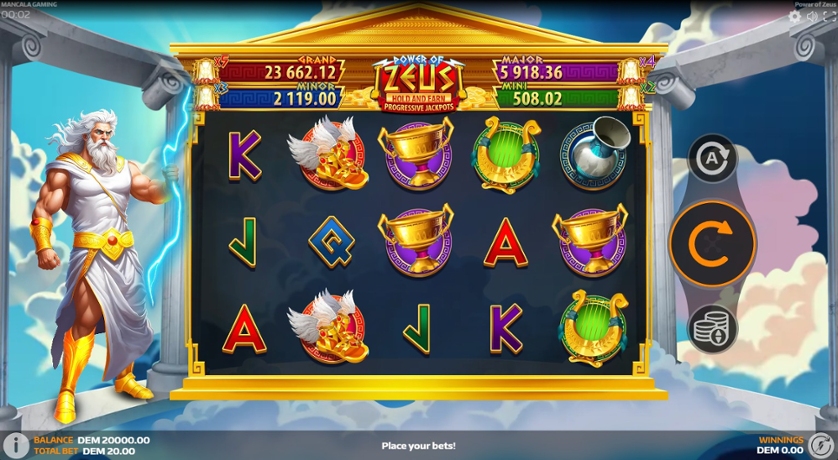Open the bet amount coin stack button
The width and height of the screenshot is (838, 460).
(712, 328)
